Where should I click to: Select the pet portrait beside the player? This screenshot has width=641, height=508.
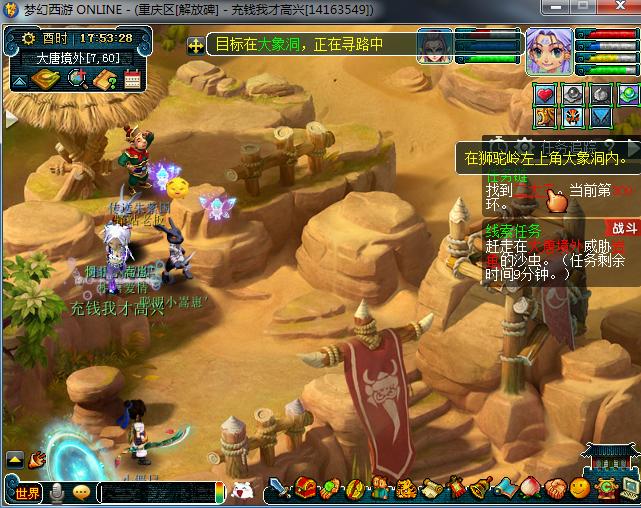434,47
